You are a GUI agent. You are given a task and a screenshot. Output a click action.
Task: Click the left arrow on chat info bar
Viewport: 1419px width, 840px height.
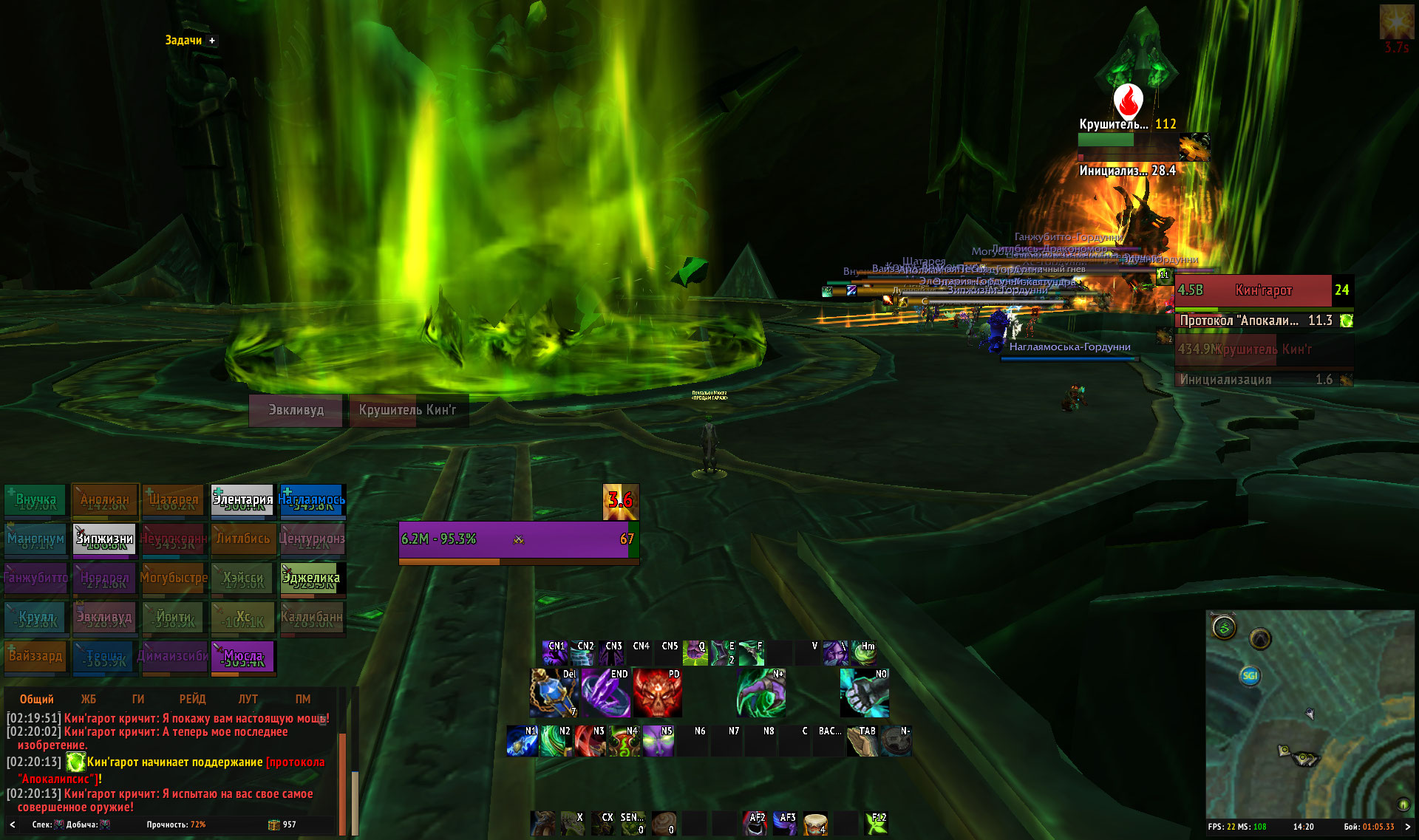coord(12,824)
